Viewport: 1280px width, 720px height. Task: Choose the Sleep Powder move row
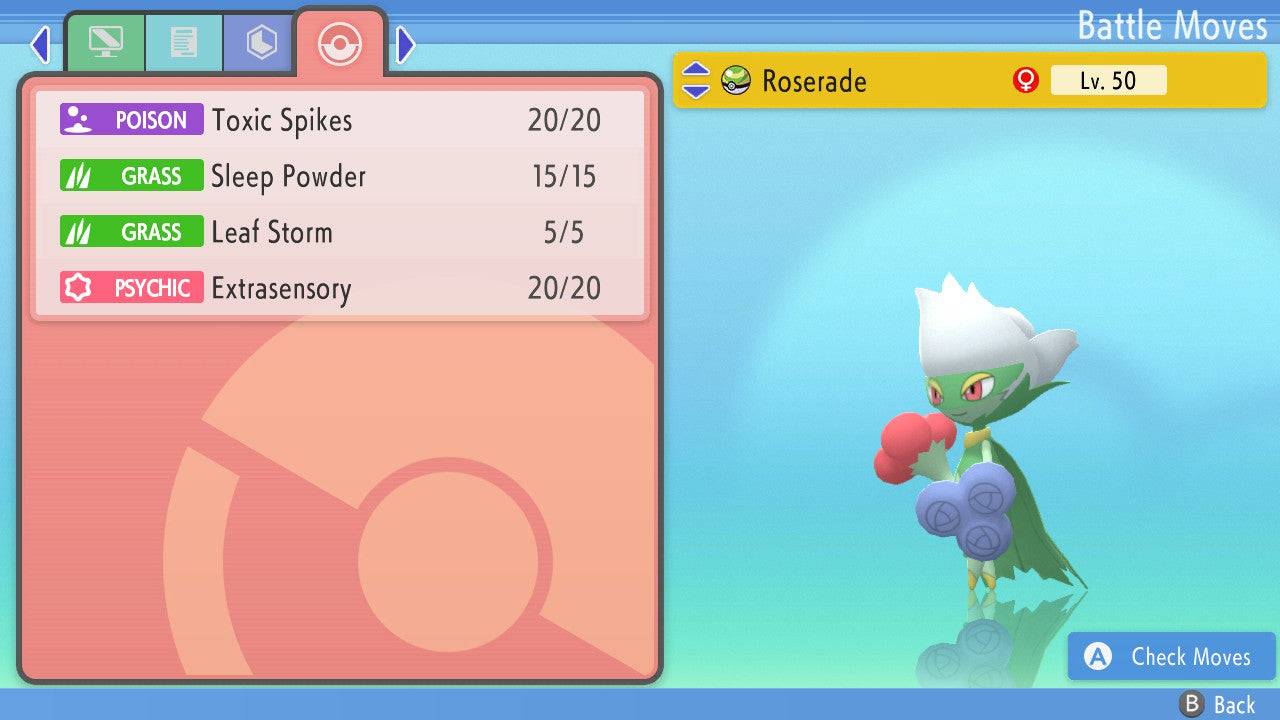coord(340,177)
